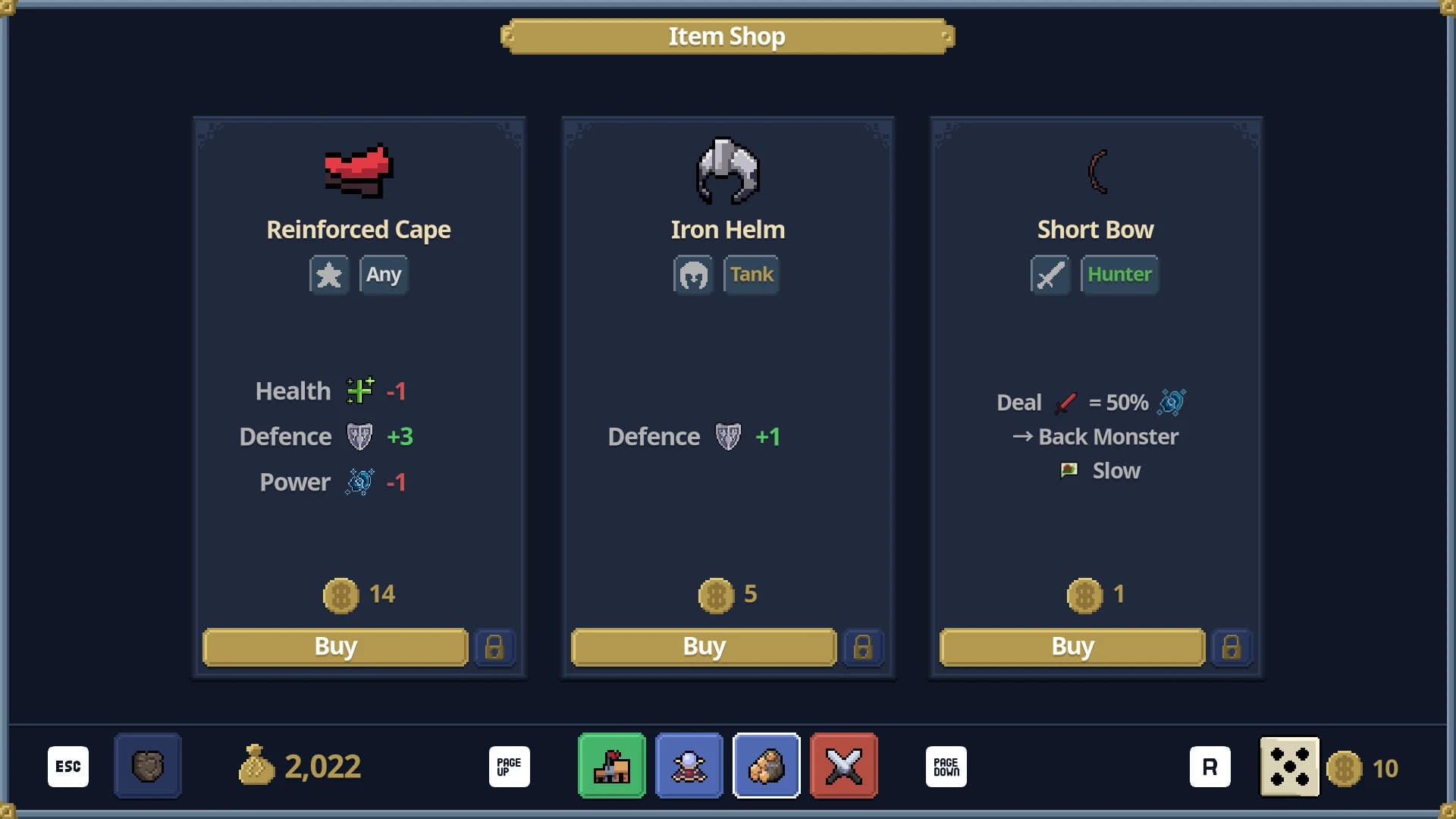This screenshot has width=1456, height=819.
Task: Buy the Iron Helm for 5 coins
Action: pos(703,646)
